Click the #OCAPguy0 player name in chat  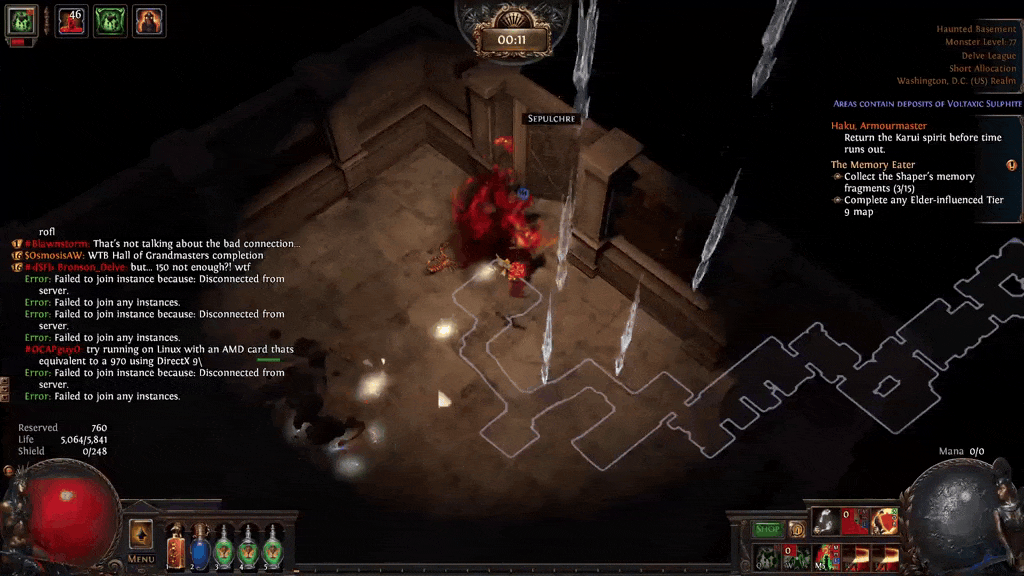(x=53, y=350)
